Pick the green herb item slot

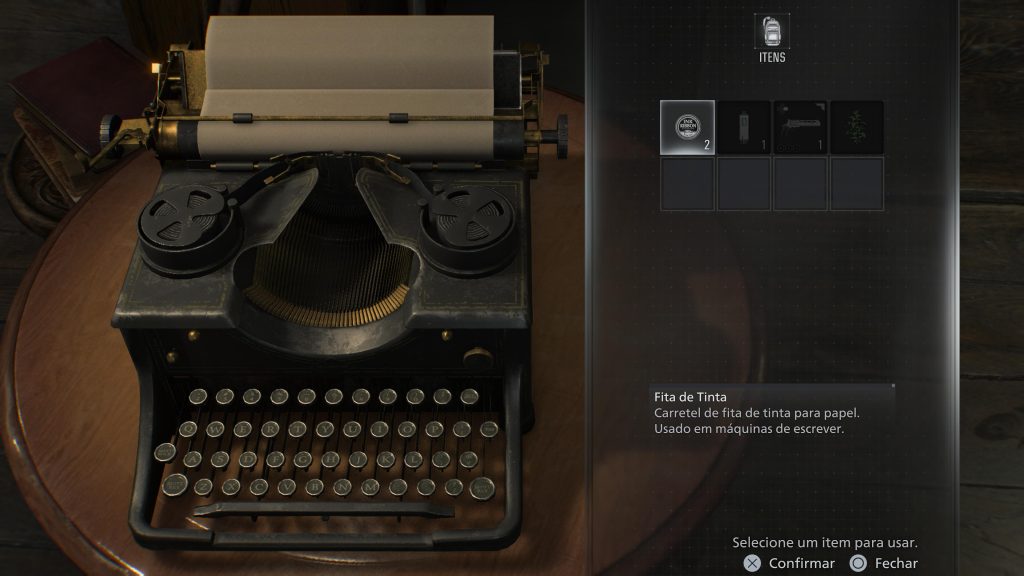click(x=857, y=127)
